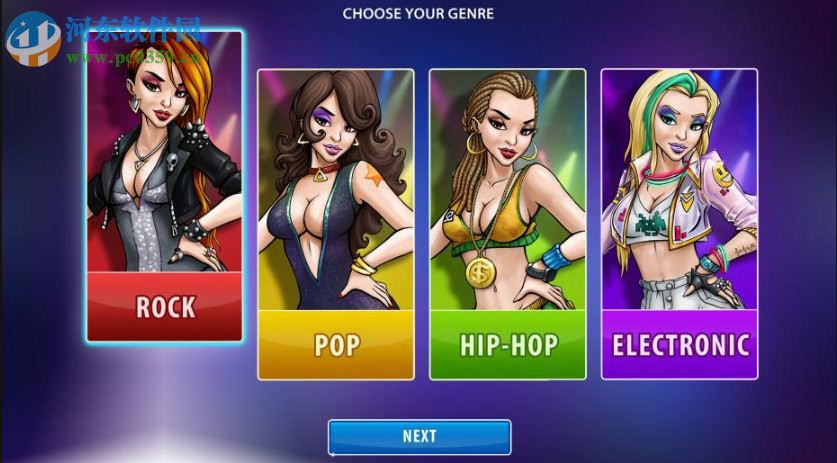Pick the Hip-Hop genre card
Viewport: 837px width, 463px height.
tap(507, 225)
